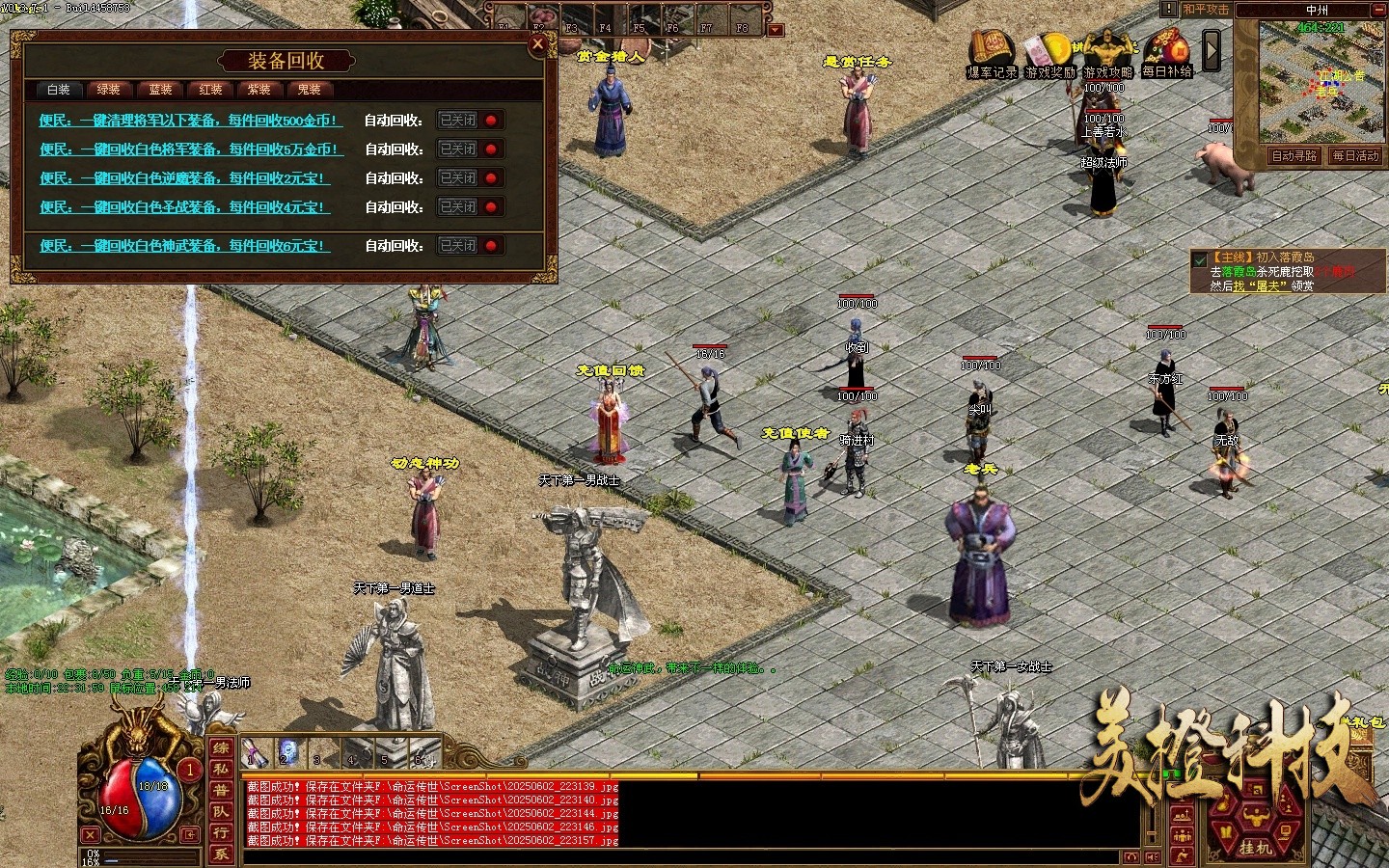Viewport: 1389px width, 868px height.
Task: Click the white 神武 gear 6元宝 link
Action: (183, 246)
